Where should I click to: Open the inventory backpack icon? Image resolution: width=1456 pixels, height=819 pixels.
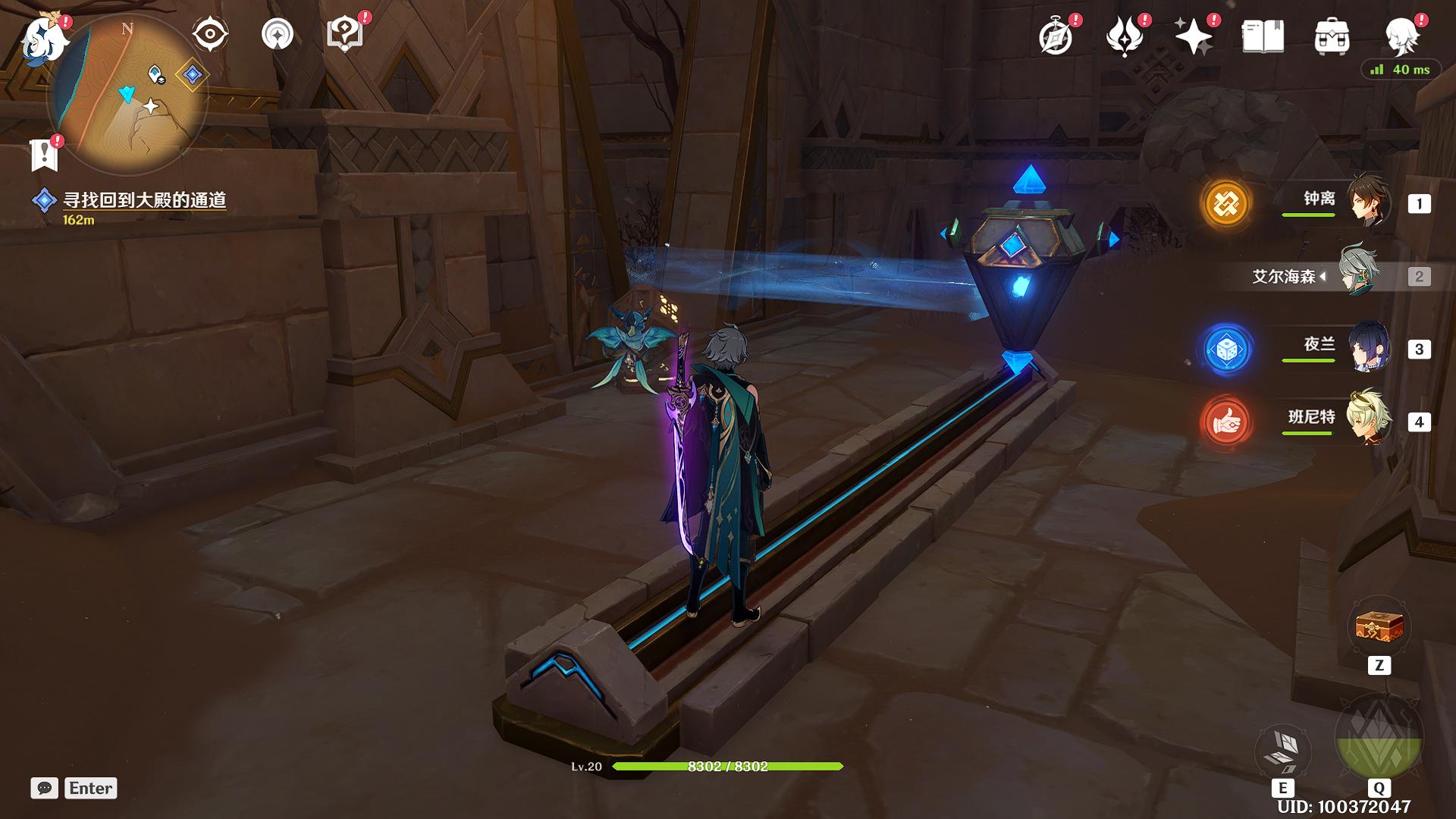(1332, 36)
